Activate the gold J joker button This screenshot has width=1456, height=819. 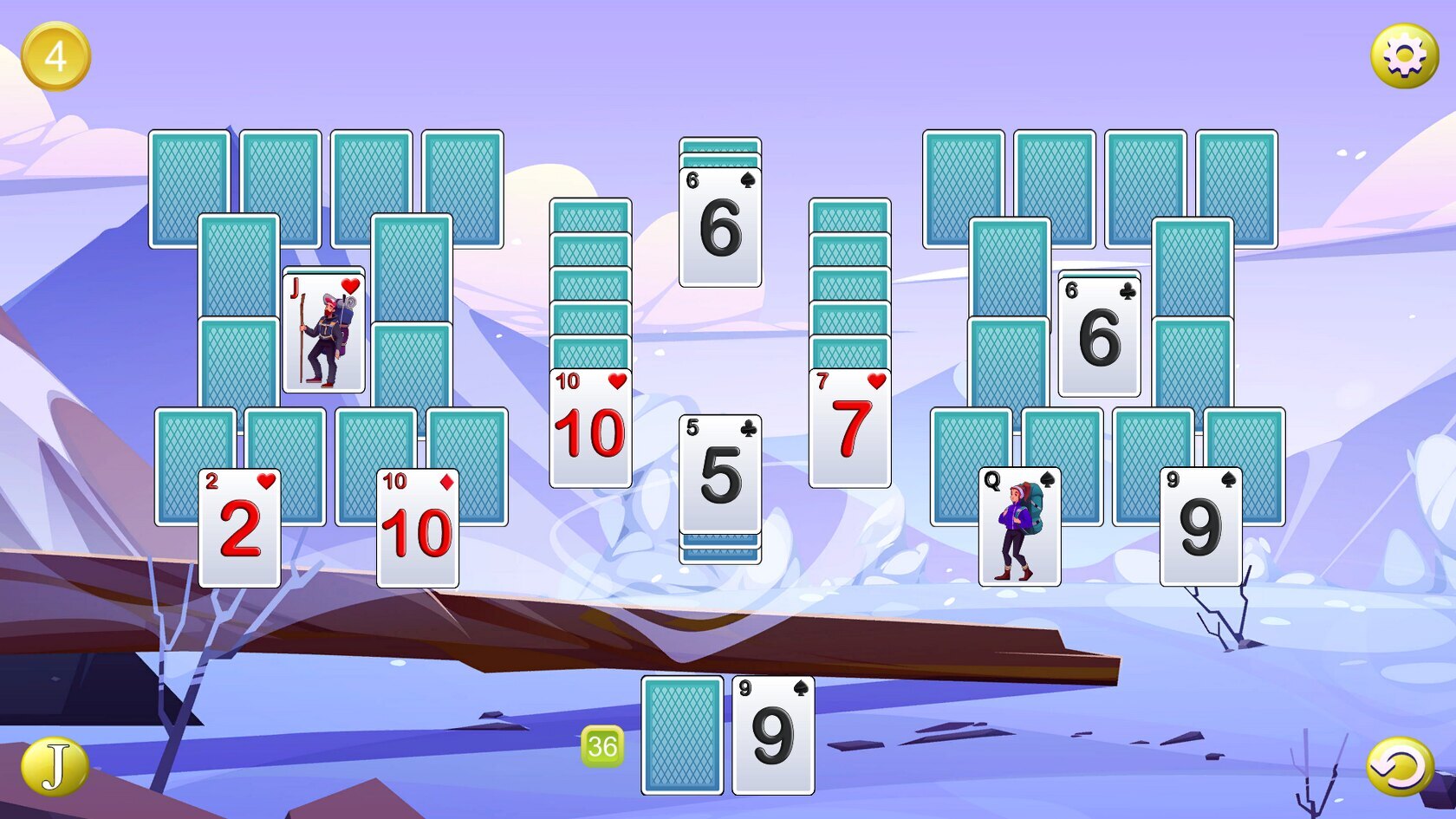pyautogui.click(x=55, y=767)
